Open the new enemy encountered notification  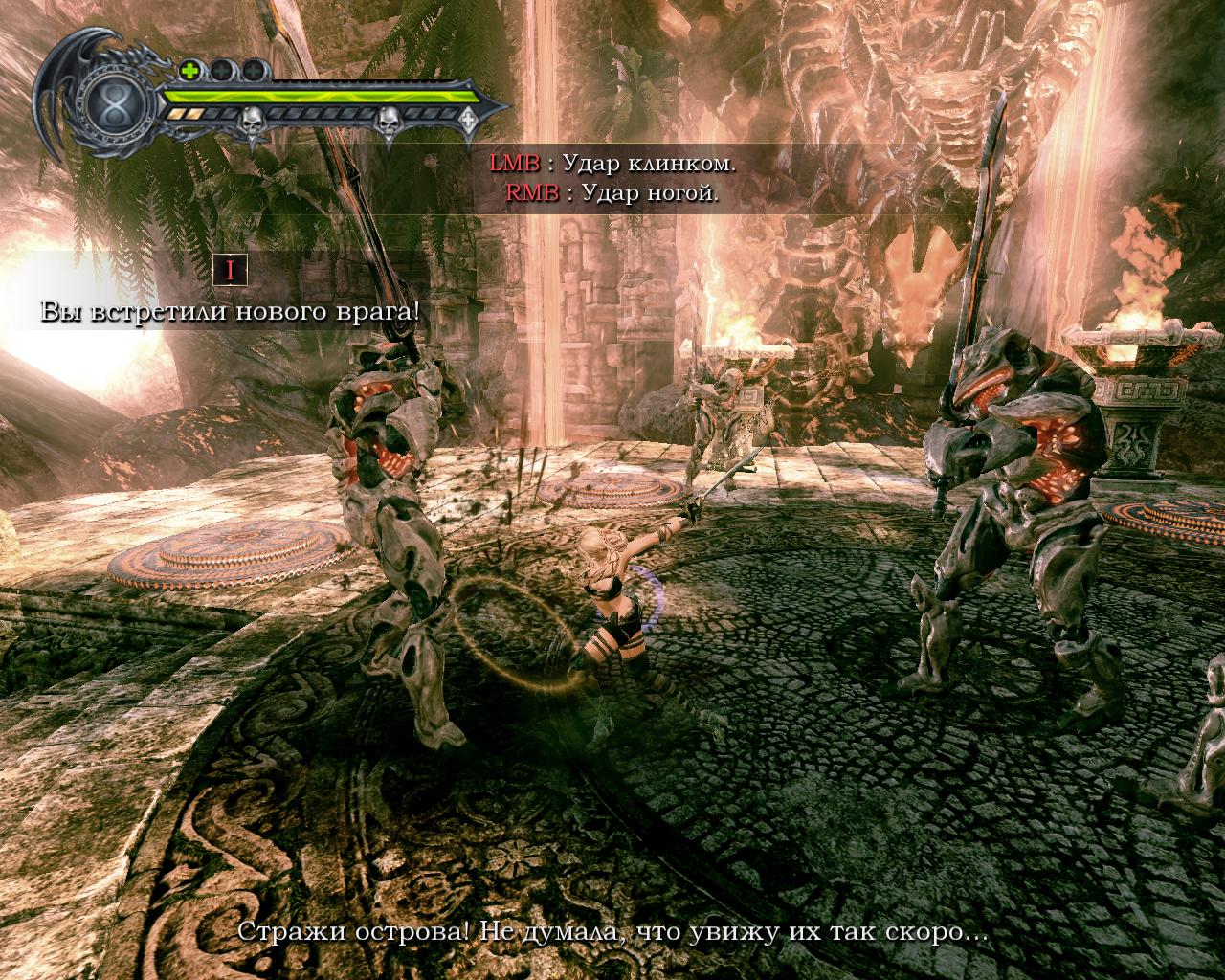230,312
